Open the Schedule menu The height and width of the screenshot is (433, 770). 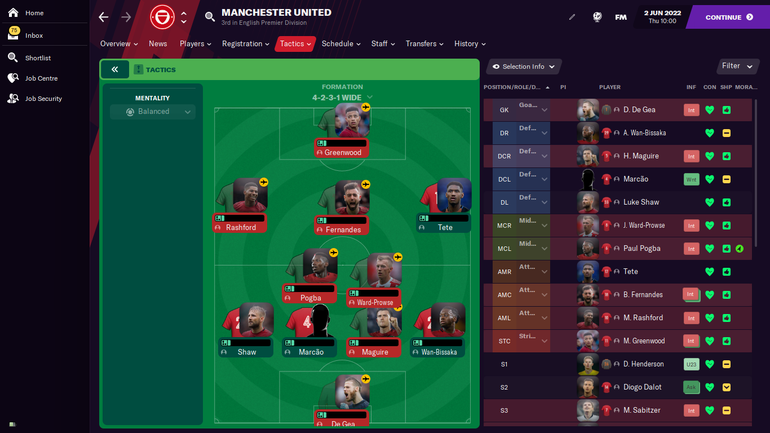(340, 44)
